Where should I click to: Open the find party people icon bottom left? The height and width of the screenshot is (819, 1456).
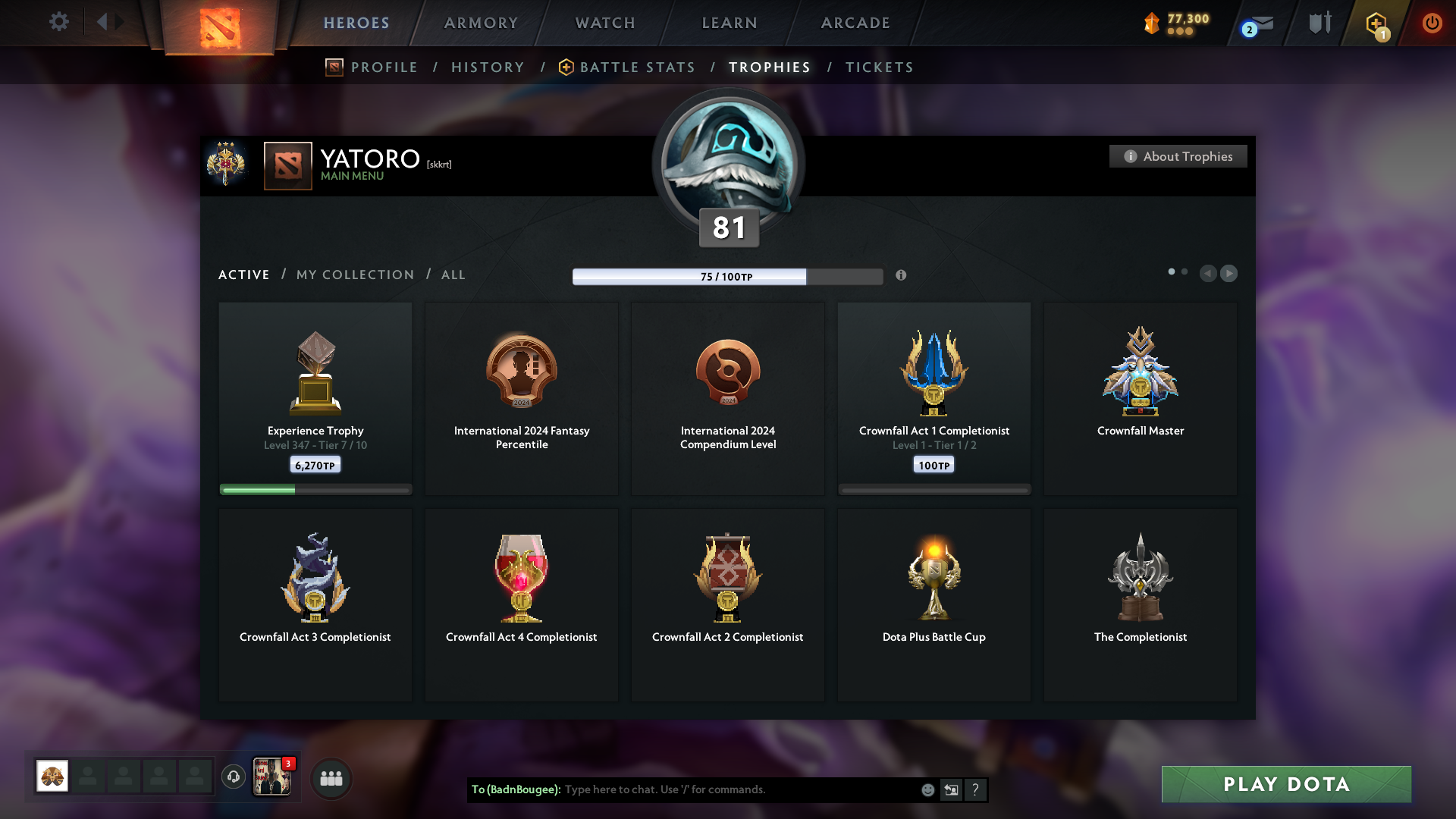(331, 777)
